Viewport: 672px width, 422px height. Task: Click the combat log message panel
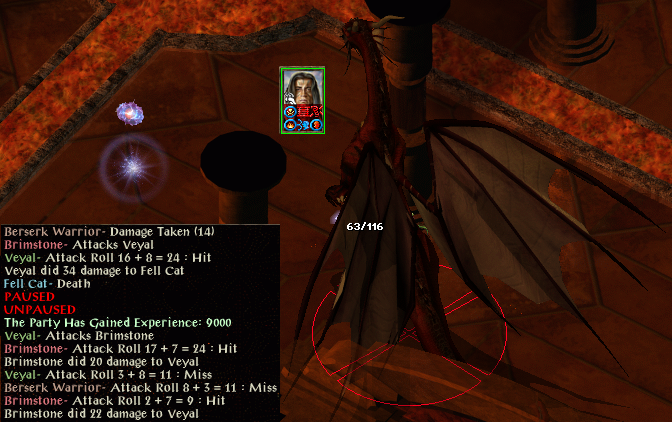coord(140,322)
